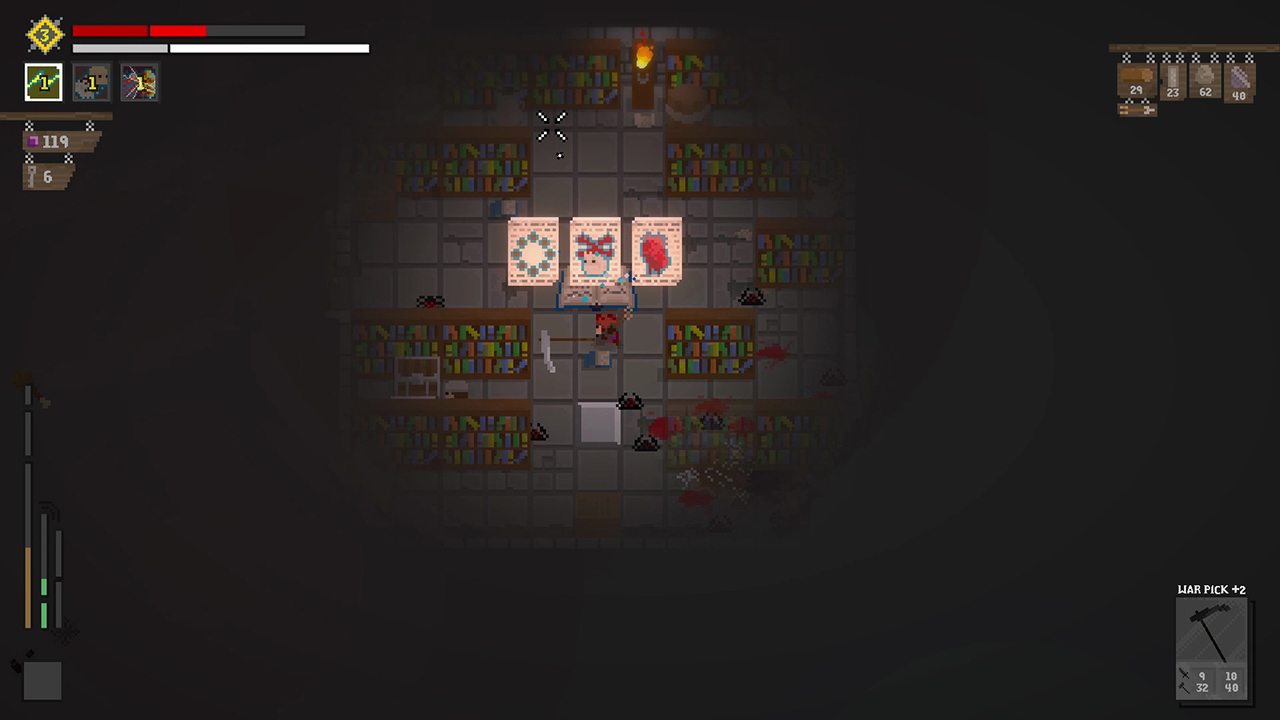
Task: Click the purple crystal resource showing 40
Action: (x=1239, y=80)
